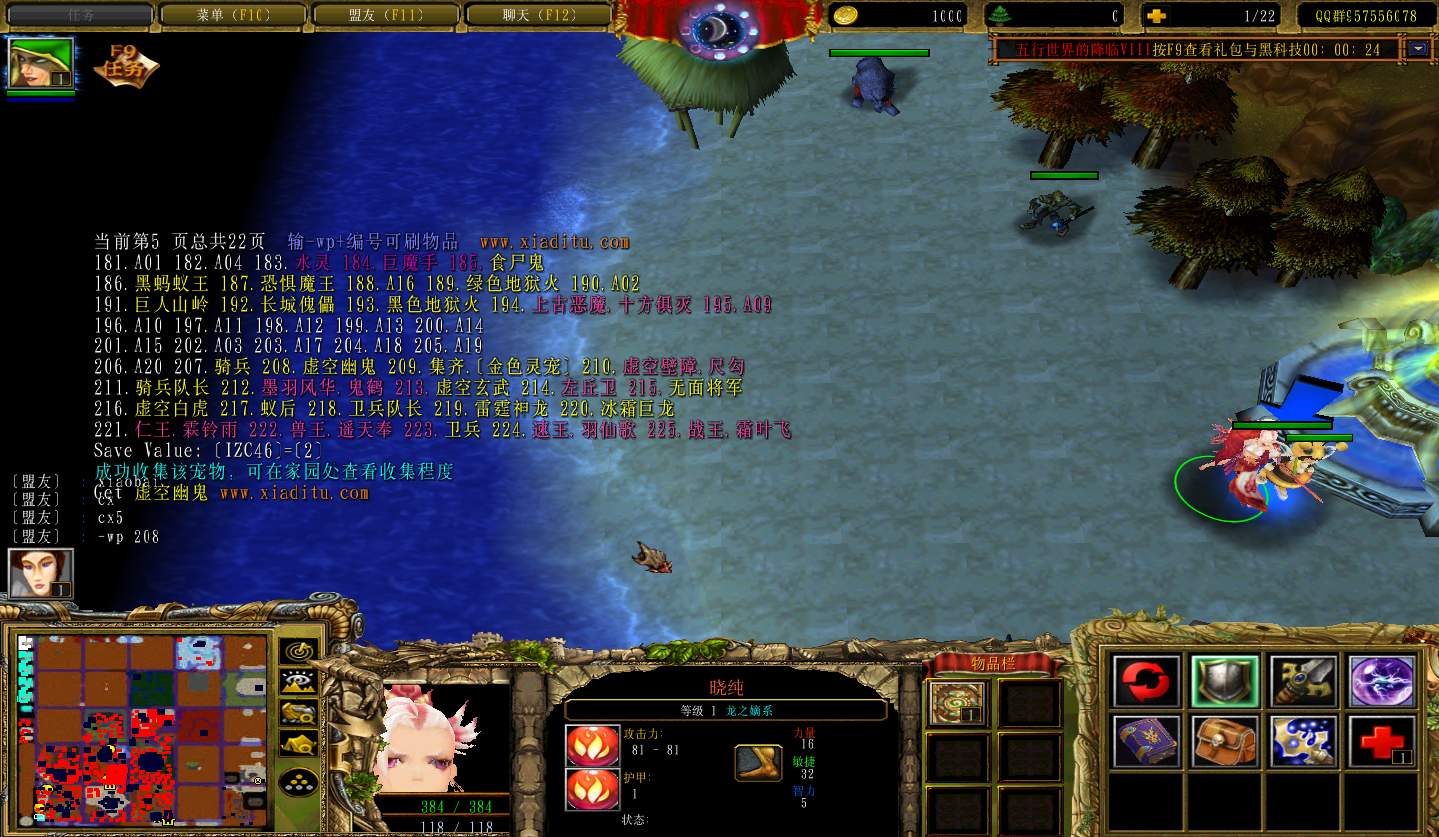The image size is (1439, 837).
Task: Use the steel shield ability
Action: point(1225,681)
